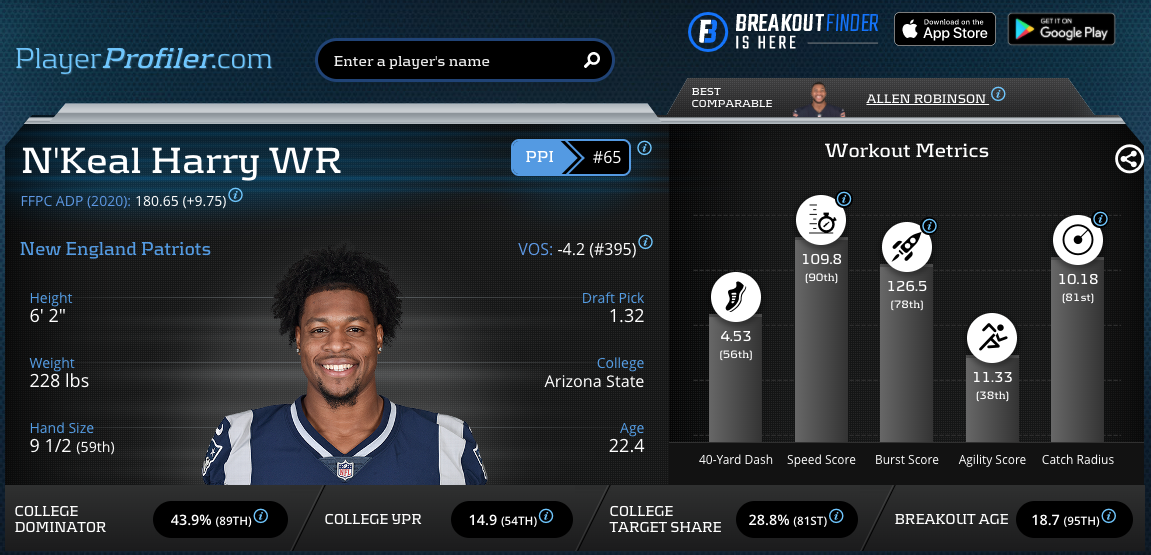This screenshot has width=1151, height=555.
Task: Click the share icon
Action: tap(1129, 159)
